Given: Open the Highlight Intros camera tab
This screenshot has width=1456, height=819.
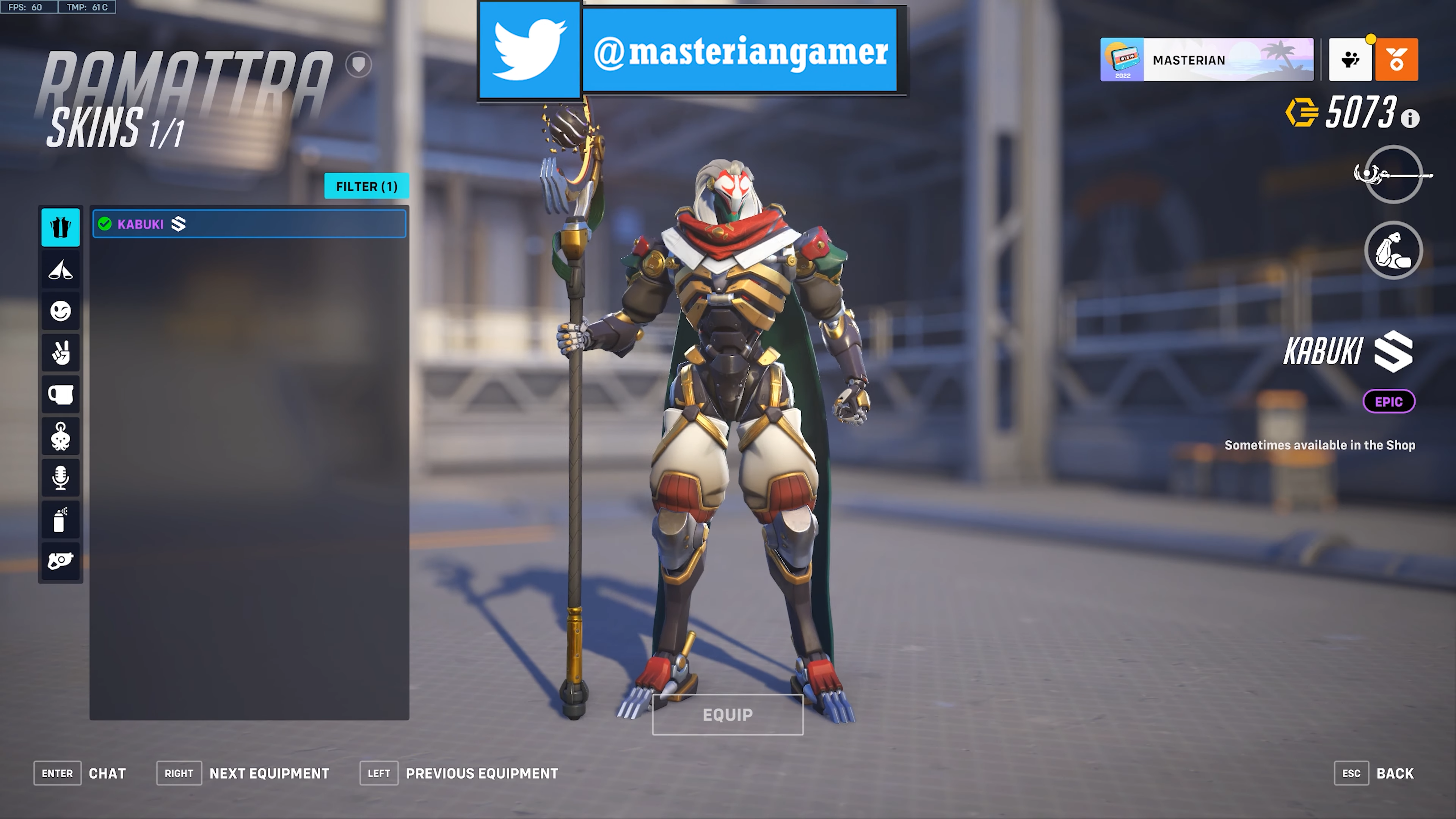Looking at the screenshot, I should point(61,561).
